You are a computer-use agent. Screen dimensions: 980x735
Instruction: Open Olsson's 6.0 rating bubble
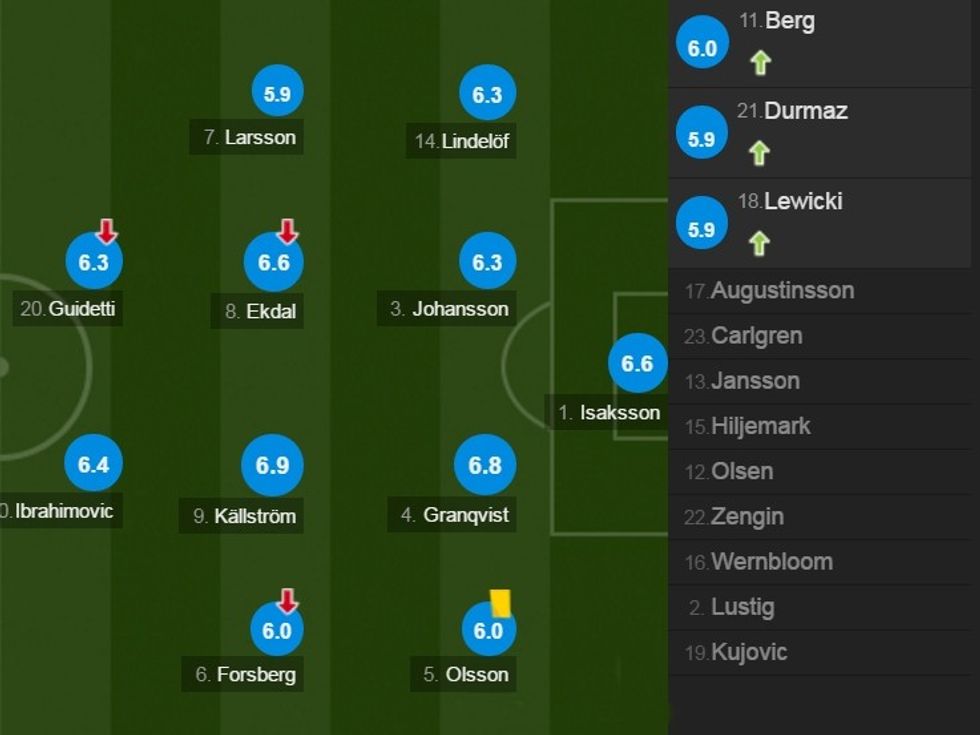point(488,631)
